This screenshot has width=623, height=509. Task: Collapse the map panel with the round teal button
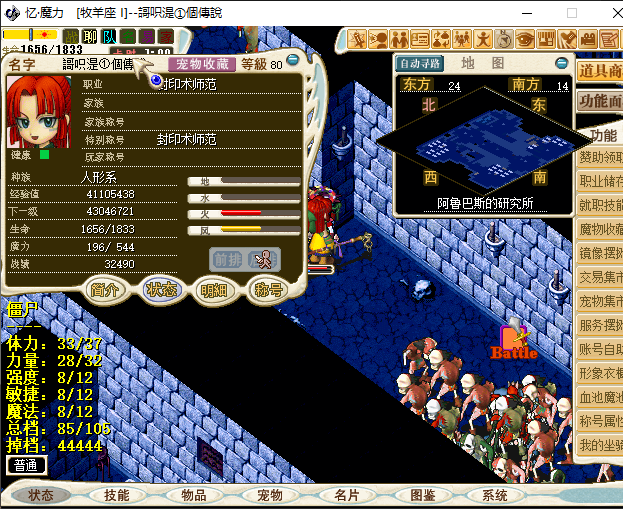(562, 63)
